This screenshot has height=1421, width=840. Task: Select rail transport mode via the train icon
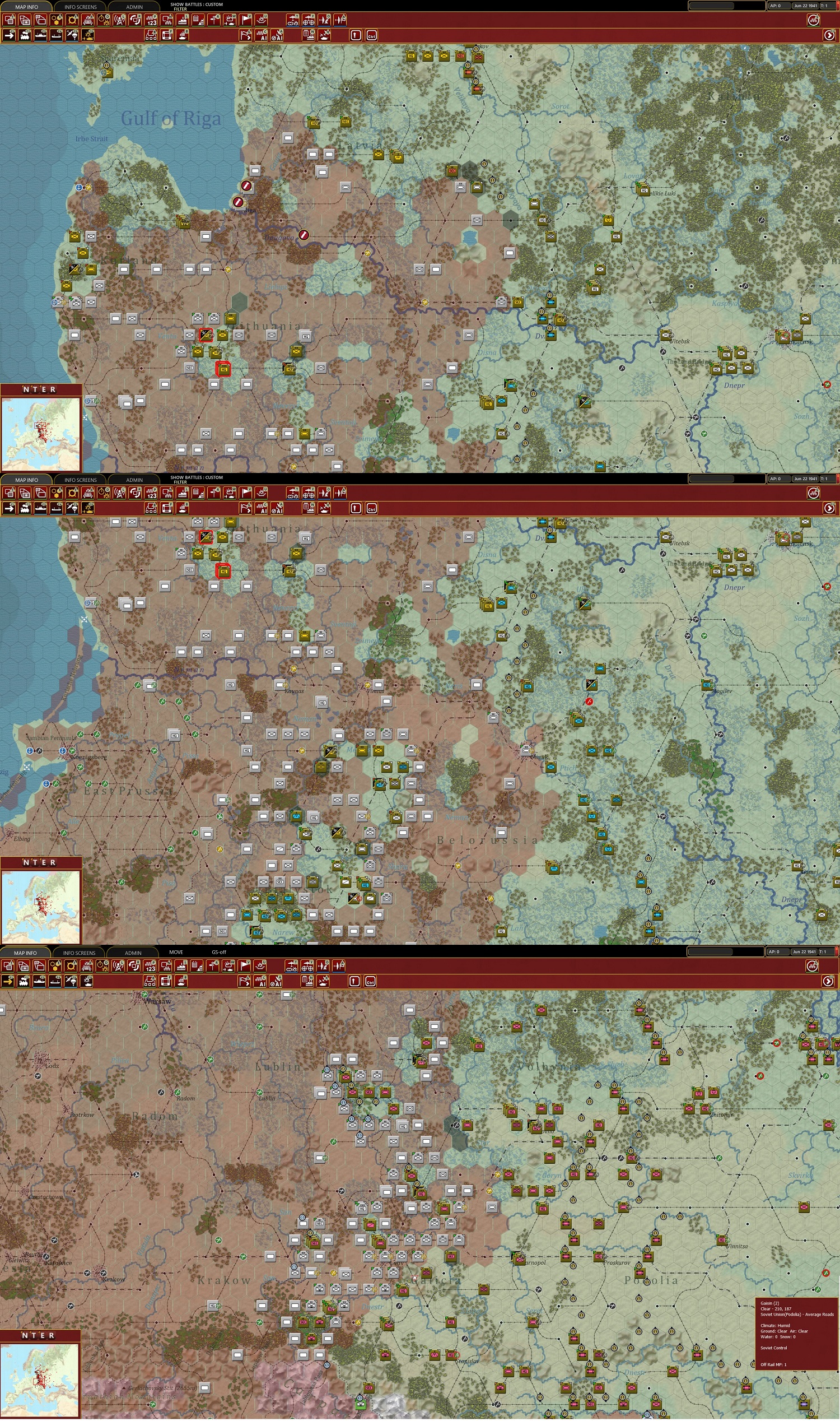tap(25, 35)
